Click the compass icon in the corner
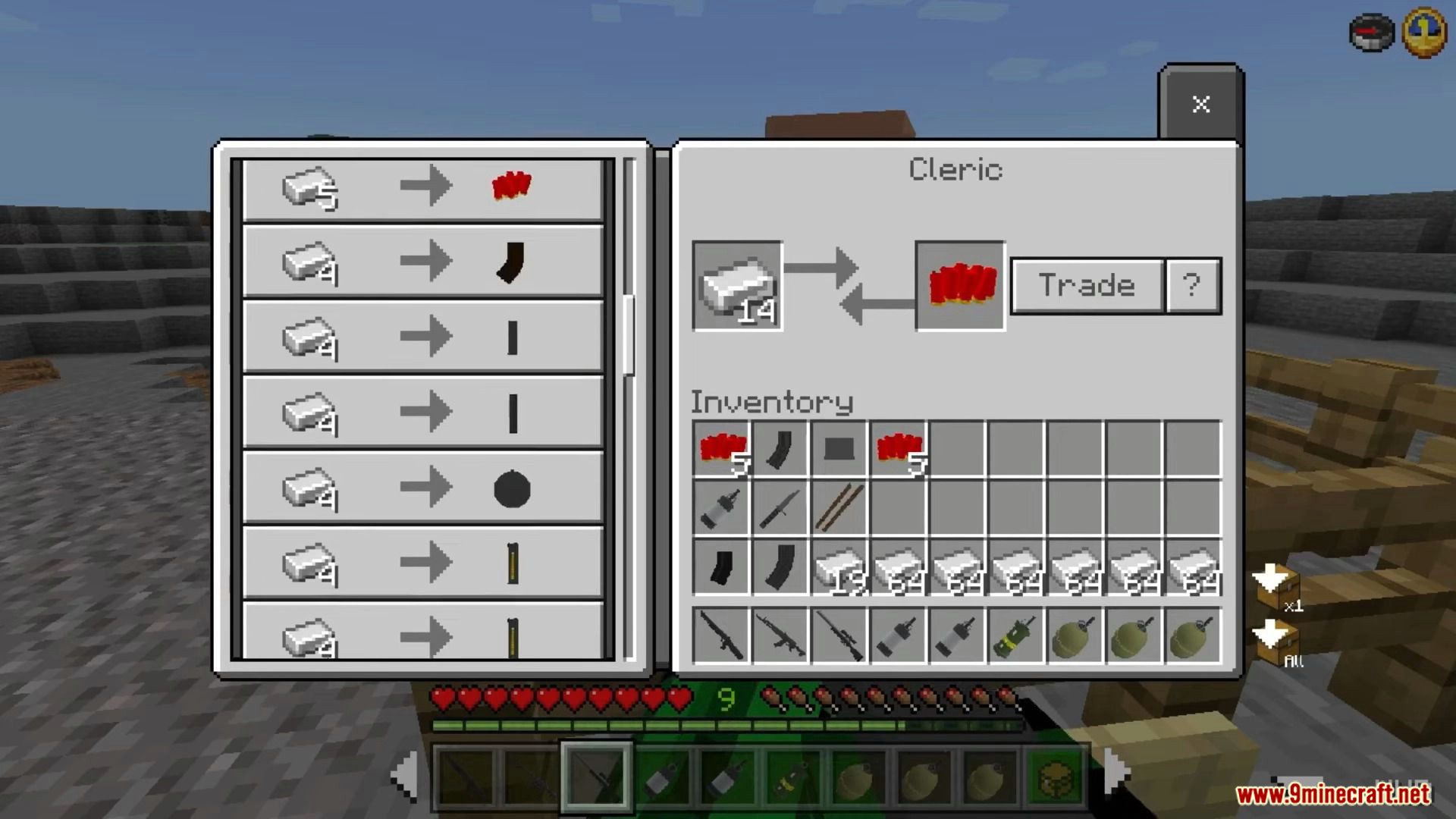This screenshot has width=1456, height=819. pos(1371,32)
